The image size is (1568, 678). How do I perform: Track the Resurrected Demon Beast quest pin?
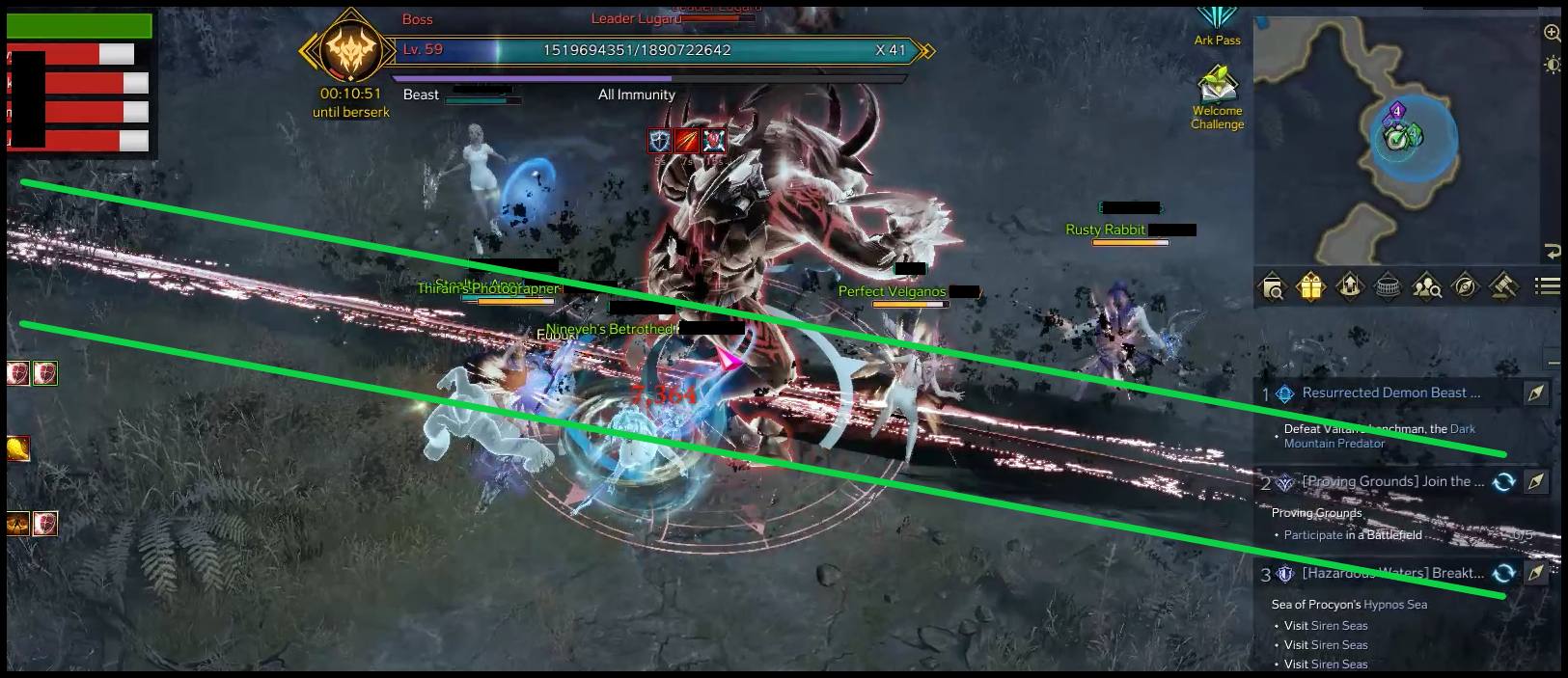(1535, 393)
